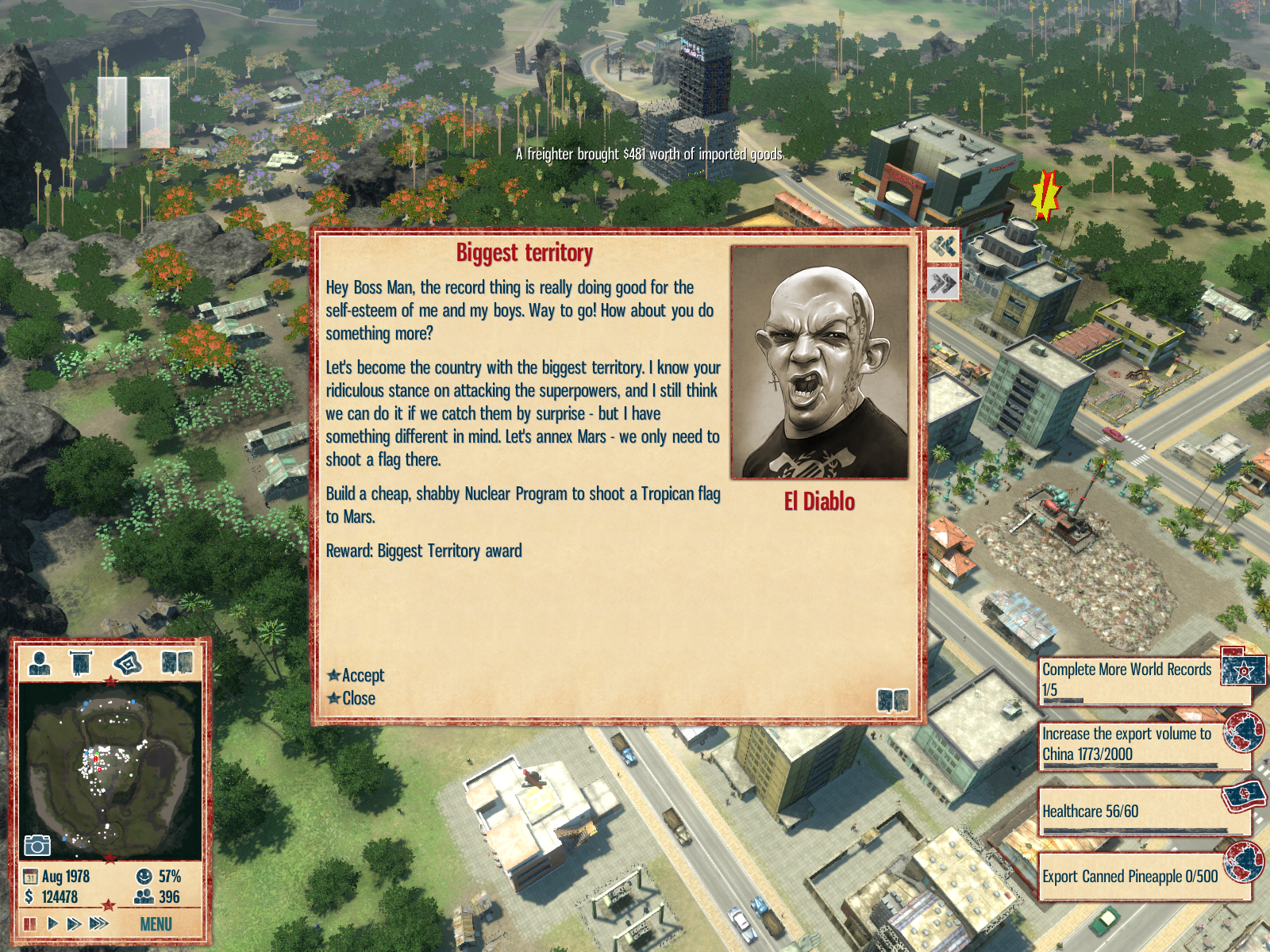Screen dimensions: 1270x952
Task: Set game speed to normal play
Action: click(x=52, y=923)
